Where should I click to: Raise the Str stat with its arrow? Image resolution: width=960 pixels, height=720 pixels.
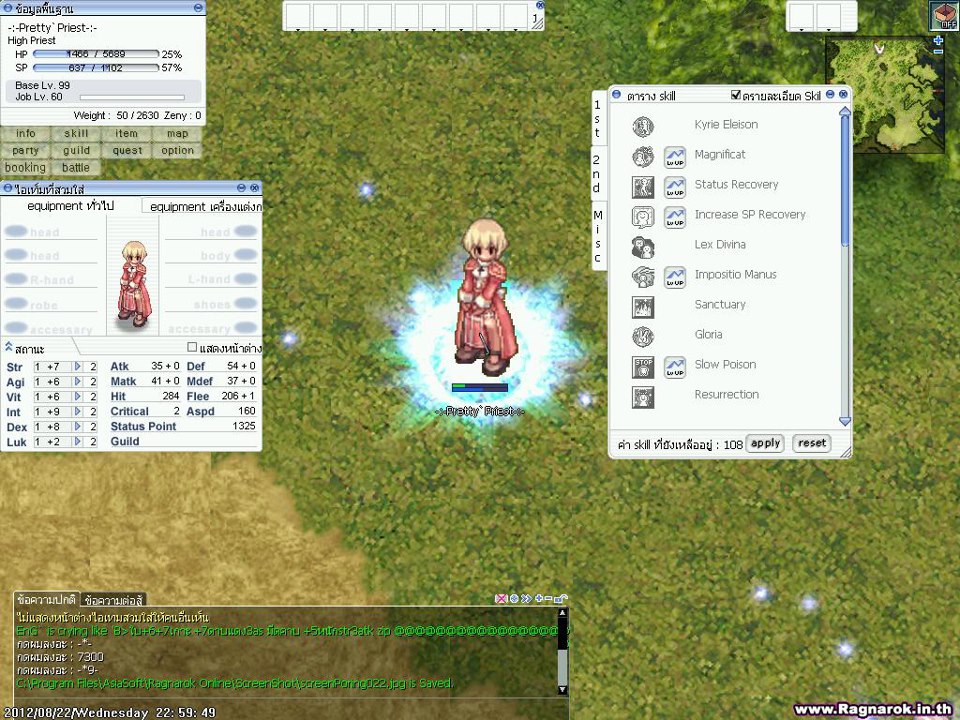tap(79, 367)
